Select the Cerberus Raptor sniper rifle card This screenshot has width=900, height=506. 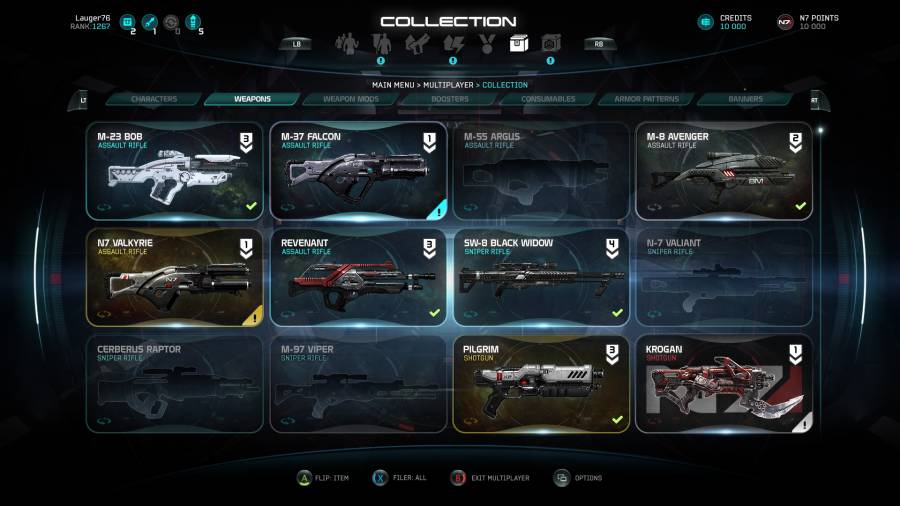pyautogui.click(x=175, y=384)
